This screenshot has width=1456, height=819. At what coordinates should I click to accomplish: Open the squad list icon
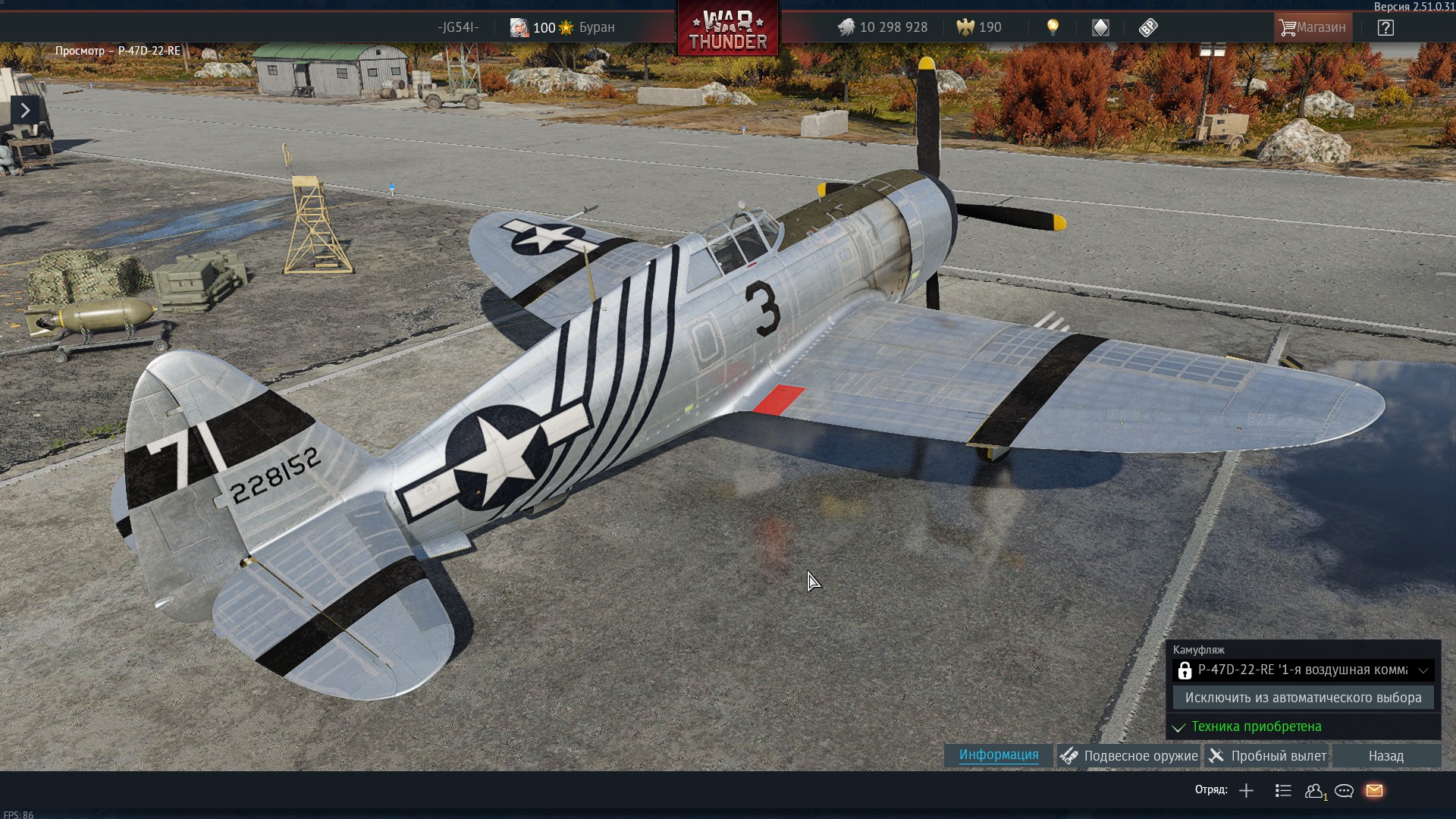(1283, 791)
